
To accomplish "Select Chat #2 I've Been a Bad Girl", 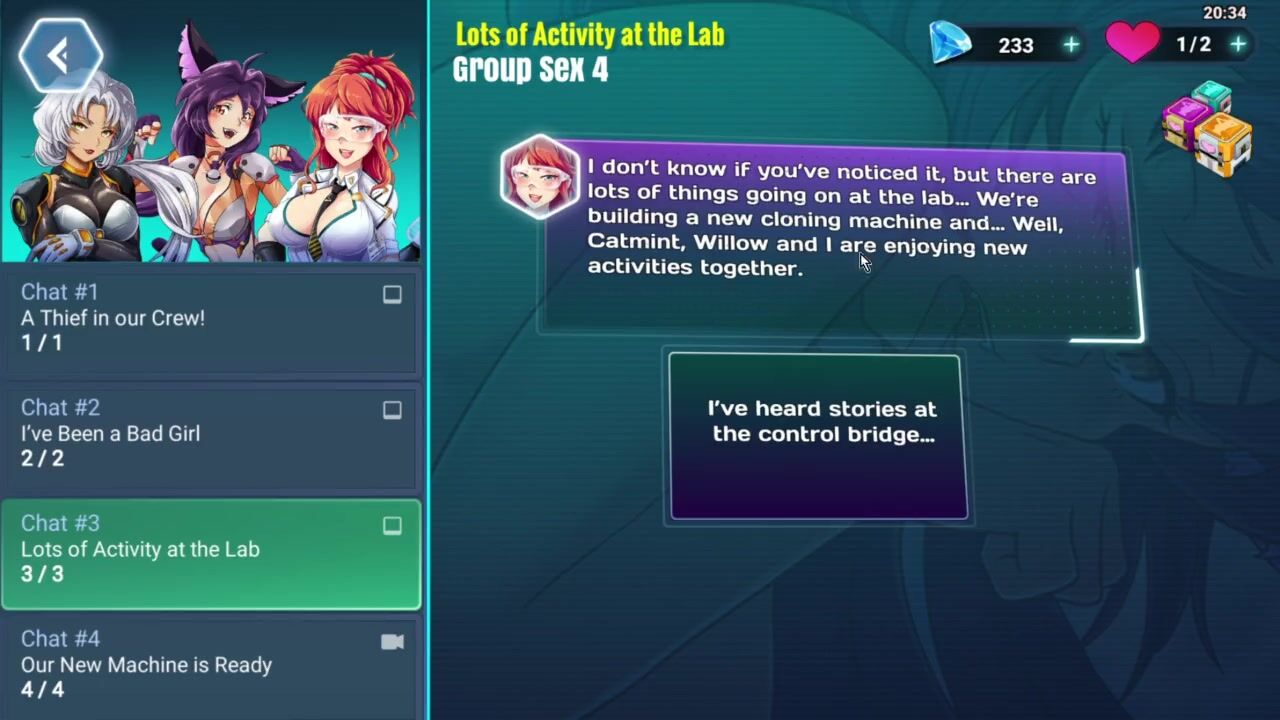I will (210, 433).
